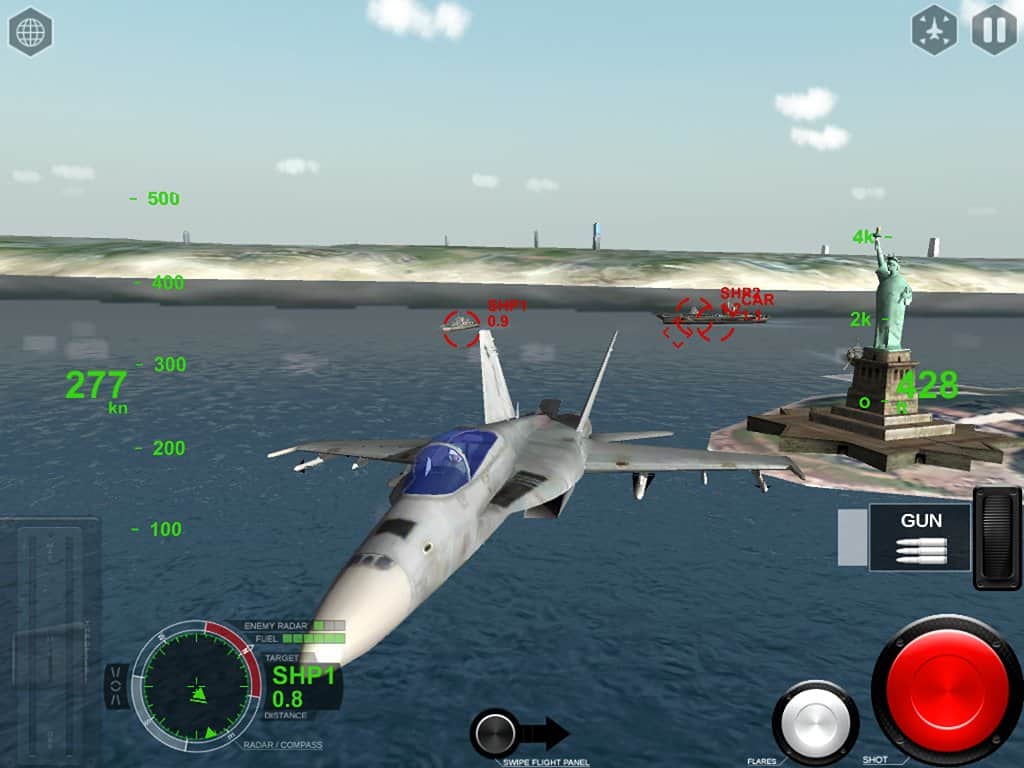Tap the aircraft camera view icon
Image resolution: width=1024 pixels, height=768 pixels.
point(934,31)
